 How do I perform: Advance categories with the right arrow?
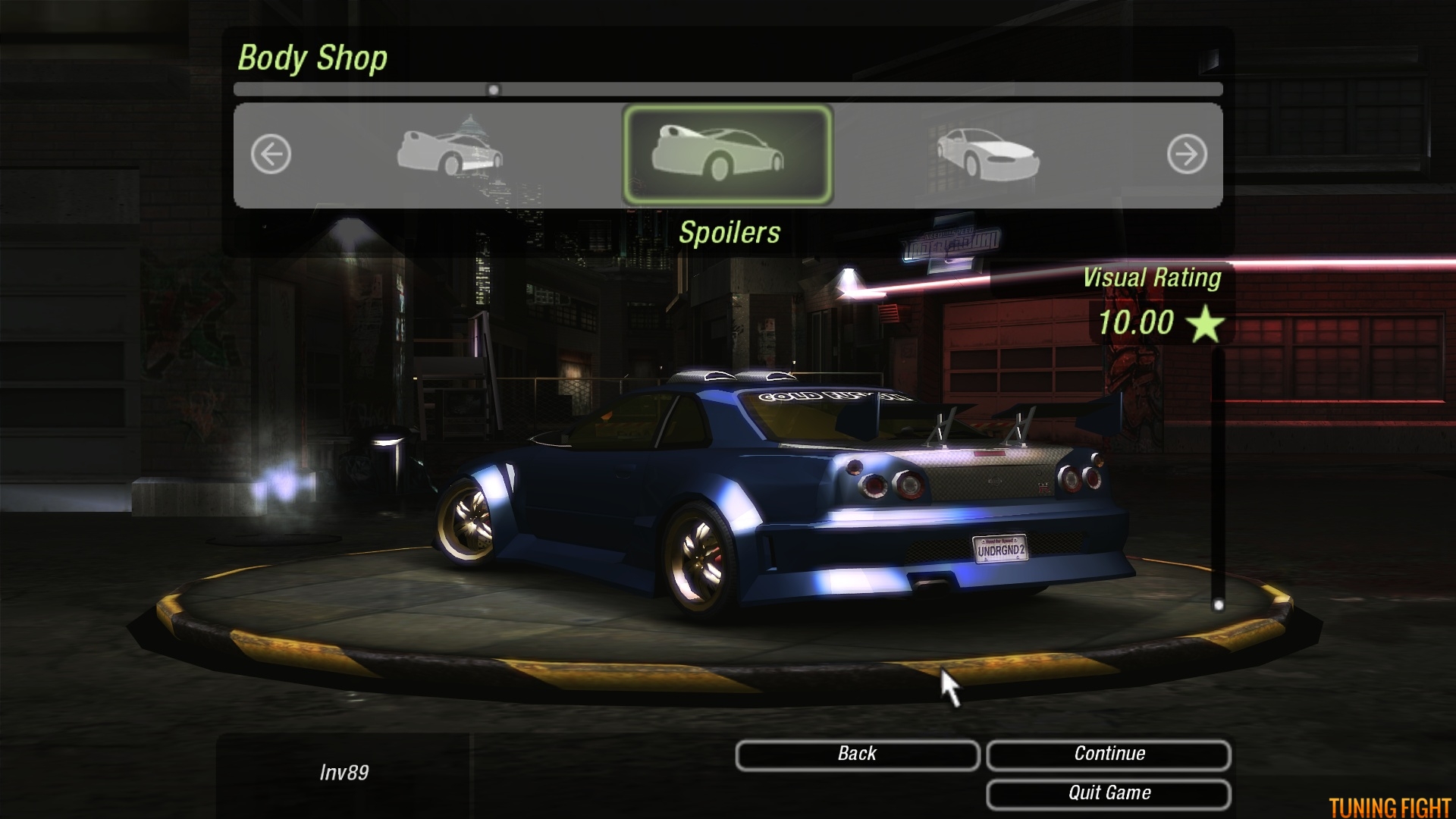pos(1186,155)
